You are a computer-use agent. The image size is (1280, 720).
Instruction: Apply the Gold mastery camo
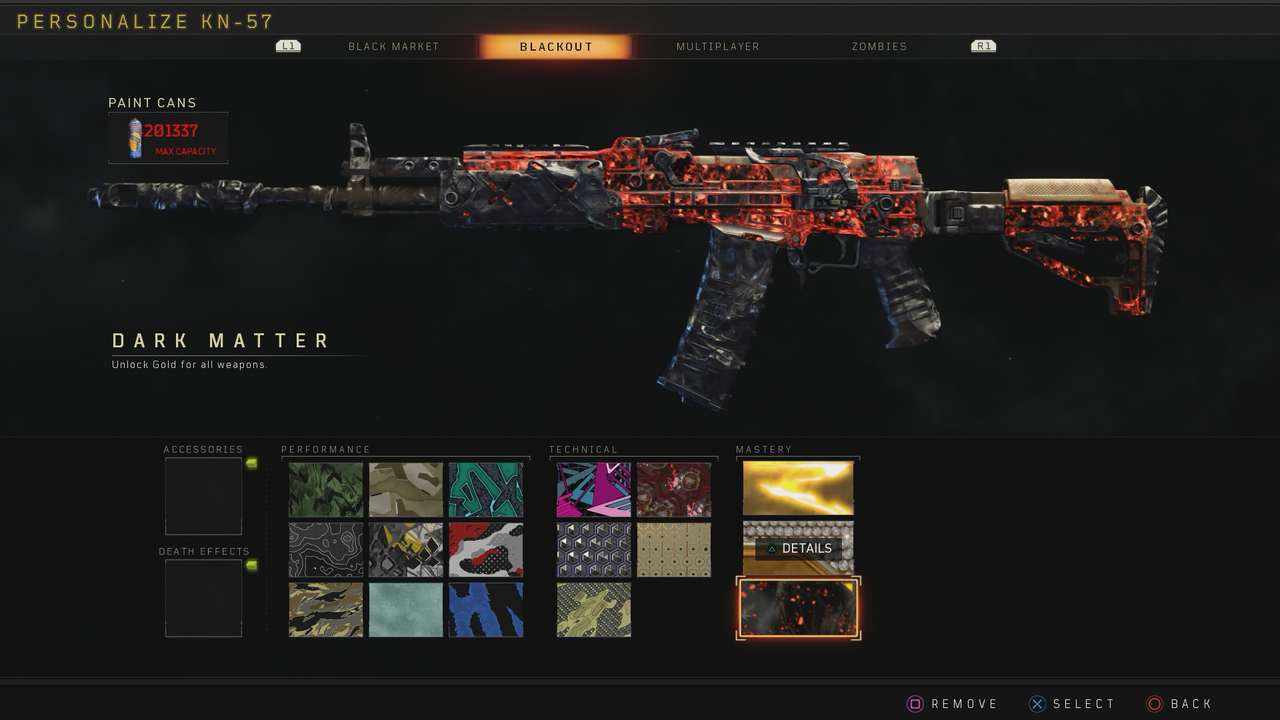798,488
